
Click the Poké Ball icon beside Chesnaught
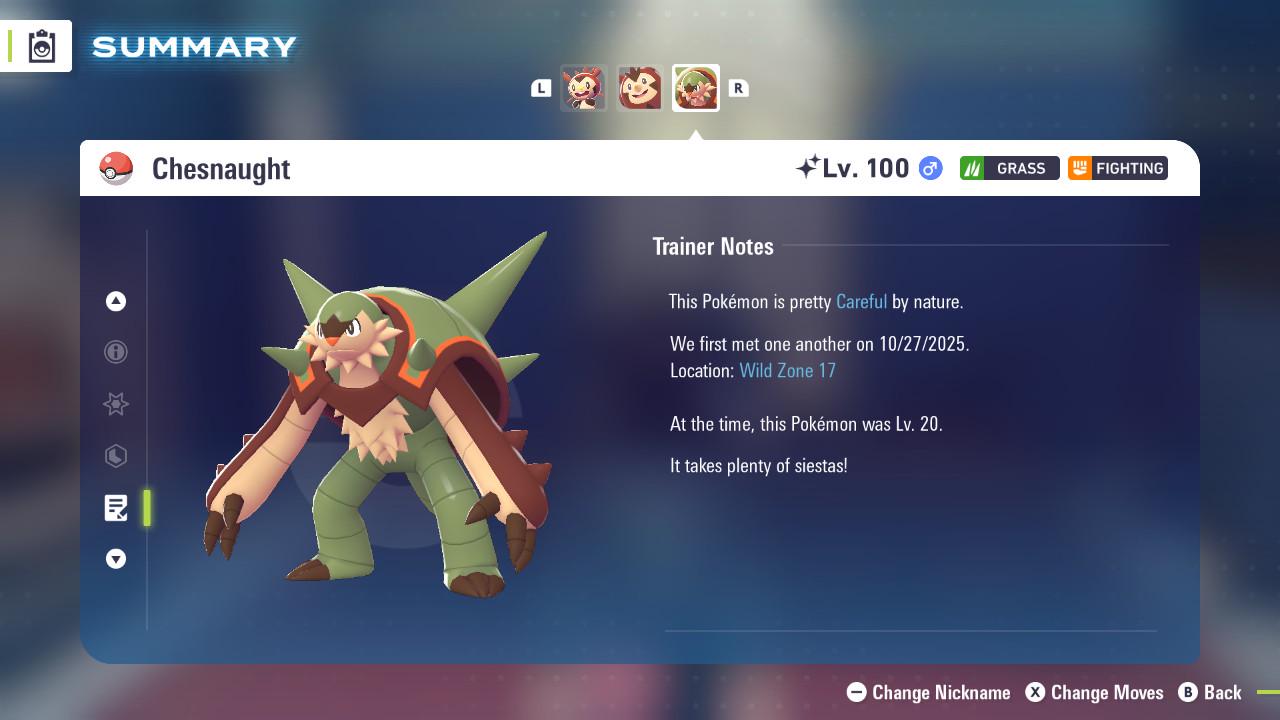pyautogui.click(x=117, y=168)
